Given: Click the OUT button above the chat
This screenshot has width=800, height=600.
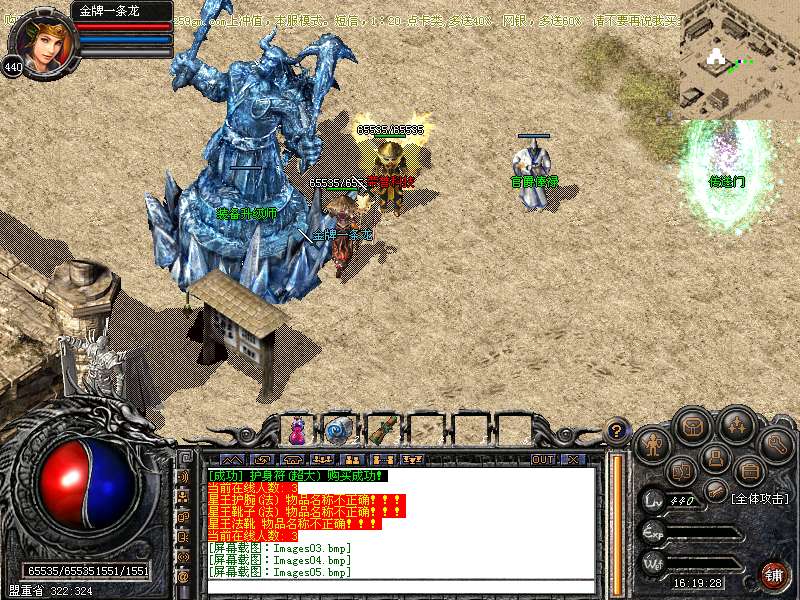Looking at the screenshot, I should click(542, 459).
